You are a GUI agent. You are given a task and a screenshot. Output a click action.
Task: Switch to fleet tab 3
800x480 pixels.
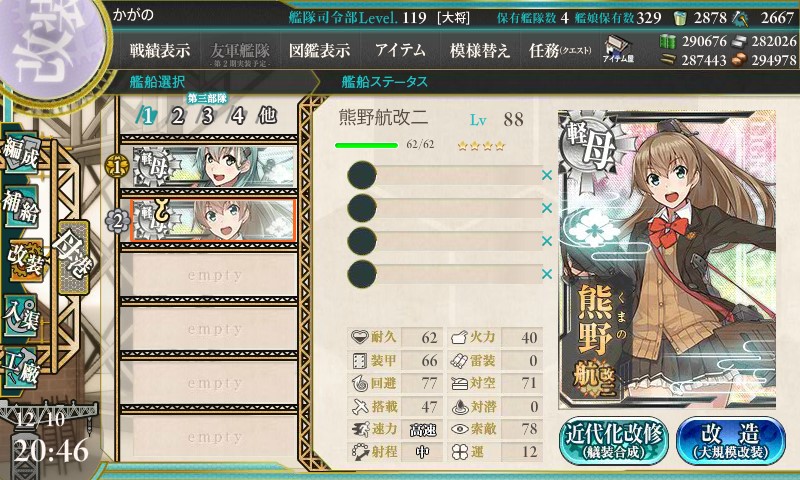[207, 114]
